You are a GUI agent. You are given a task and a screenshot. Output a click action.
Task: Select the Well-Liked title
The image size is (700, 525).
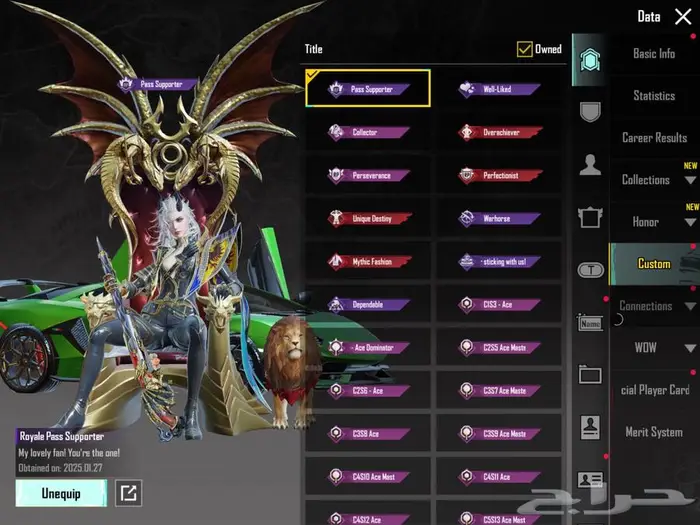pyautogui.click(x=498, y=89)
